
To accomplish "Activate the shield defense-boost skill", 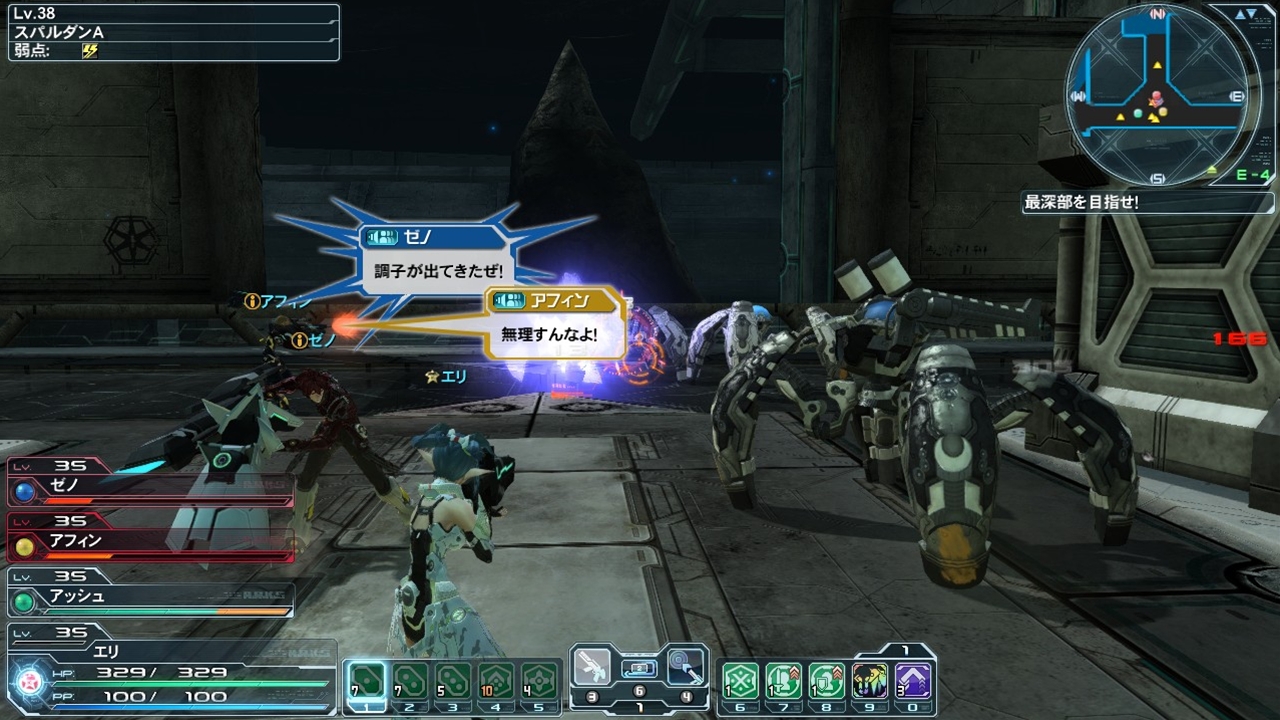I will (x=827, y=681).
